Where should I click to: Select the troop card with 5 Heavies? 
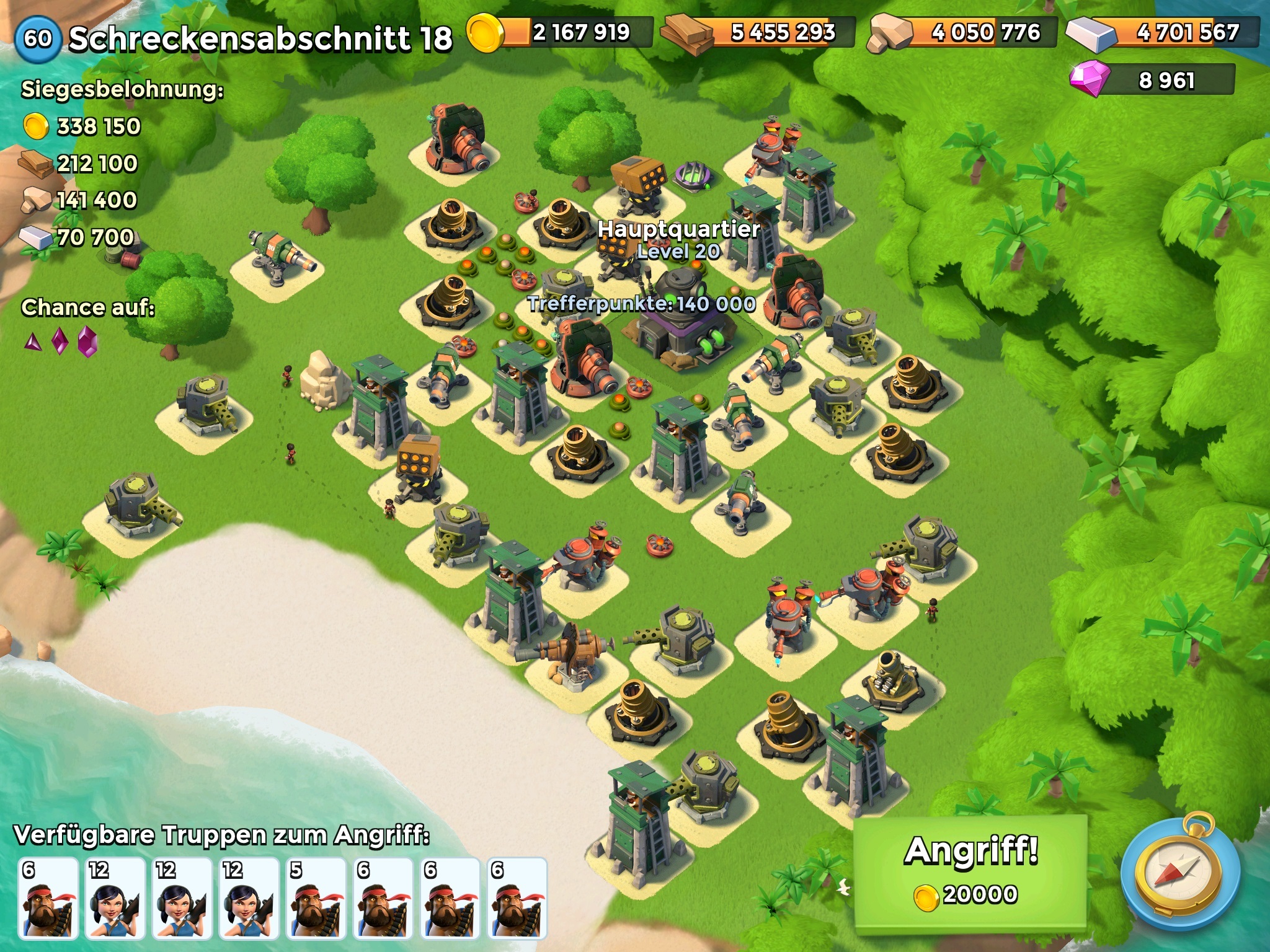[316, 898]
